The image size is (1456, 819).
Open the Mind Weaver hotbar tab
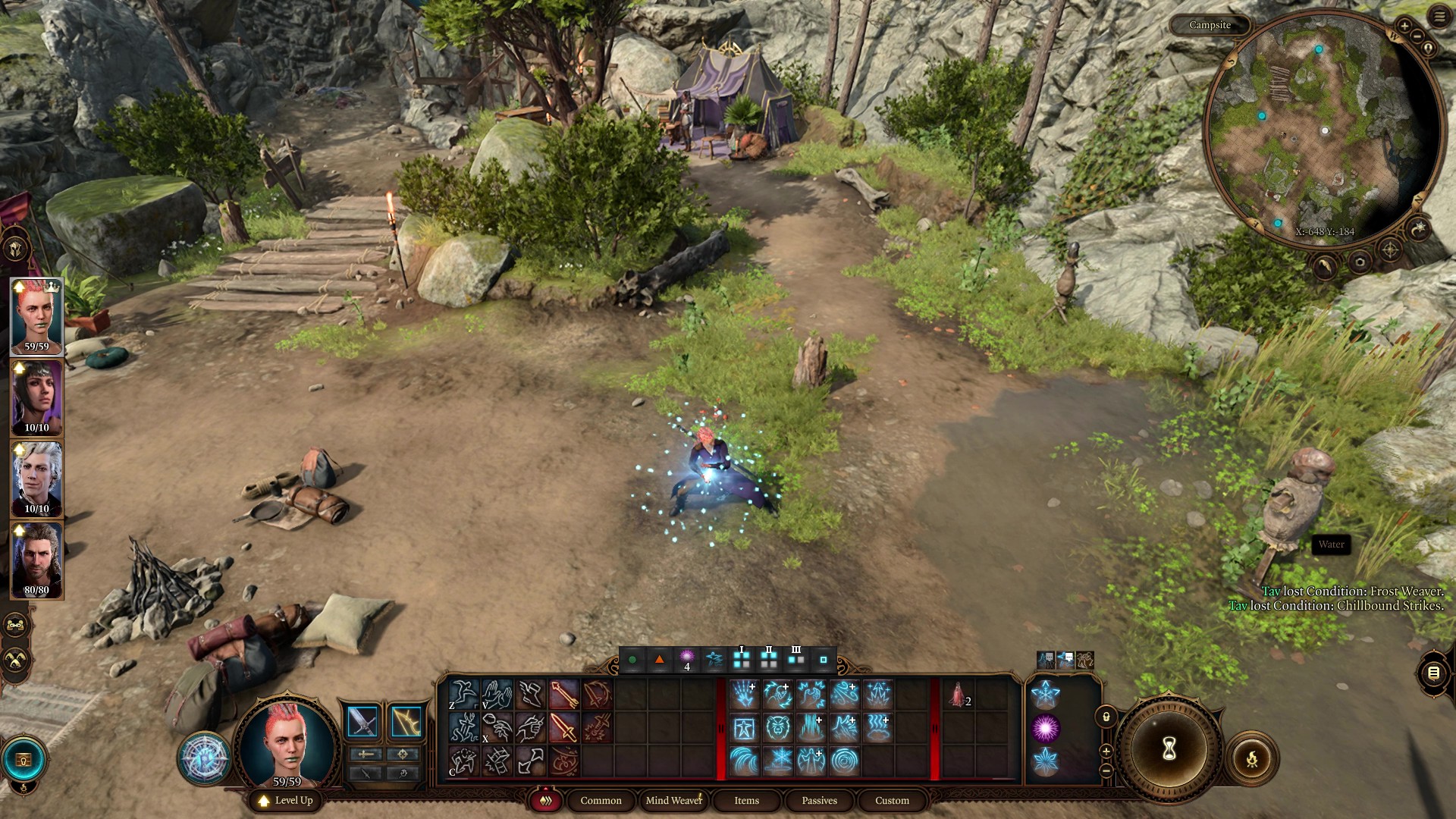point(673,800)
